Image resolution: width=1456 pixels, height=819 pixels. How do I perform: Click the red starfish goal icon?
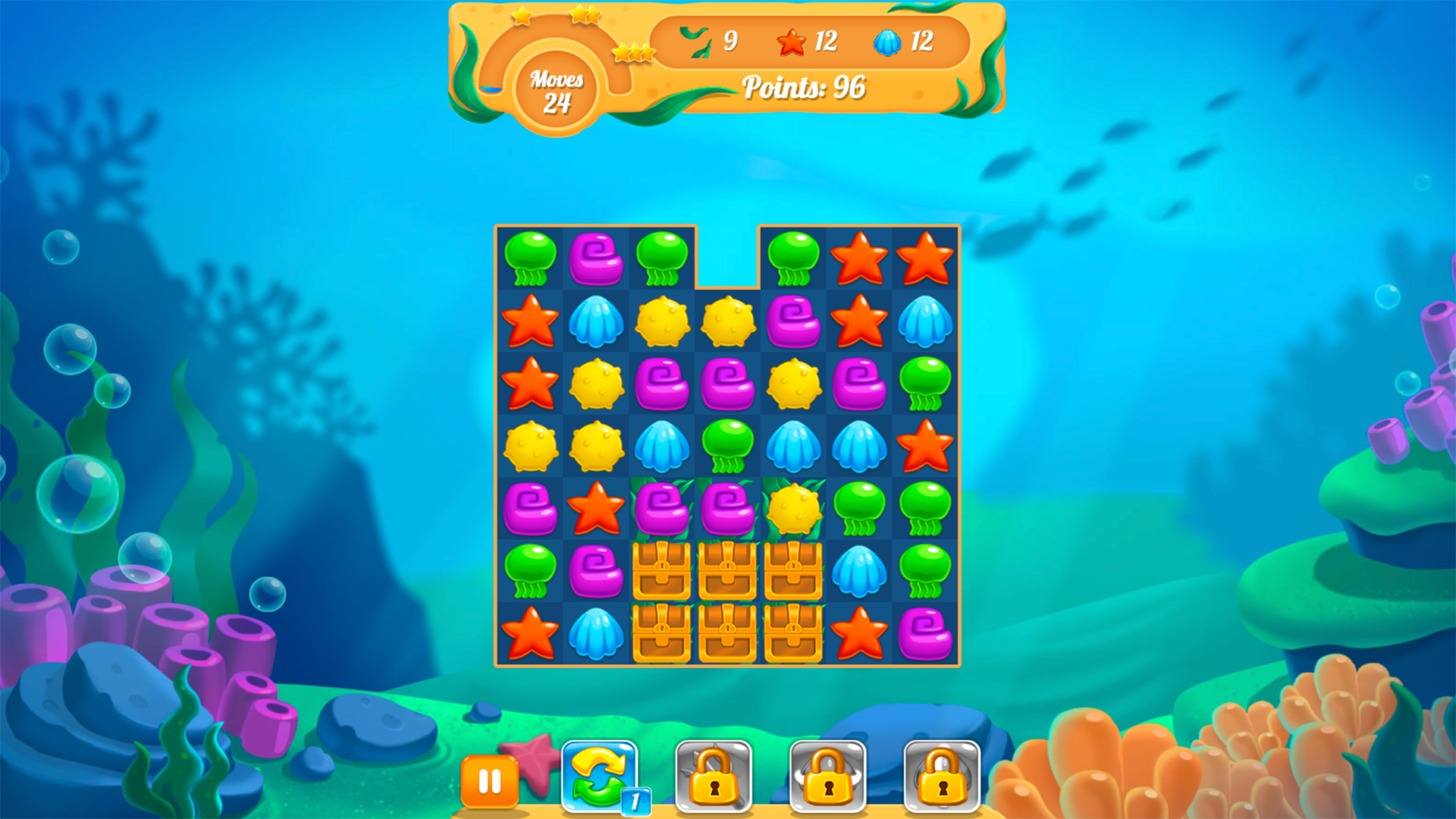791,43
